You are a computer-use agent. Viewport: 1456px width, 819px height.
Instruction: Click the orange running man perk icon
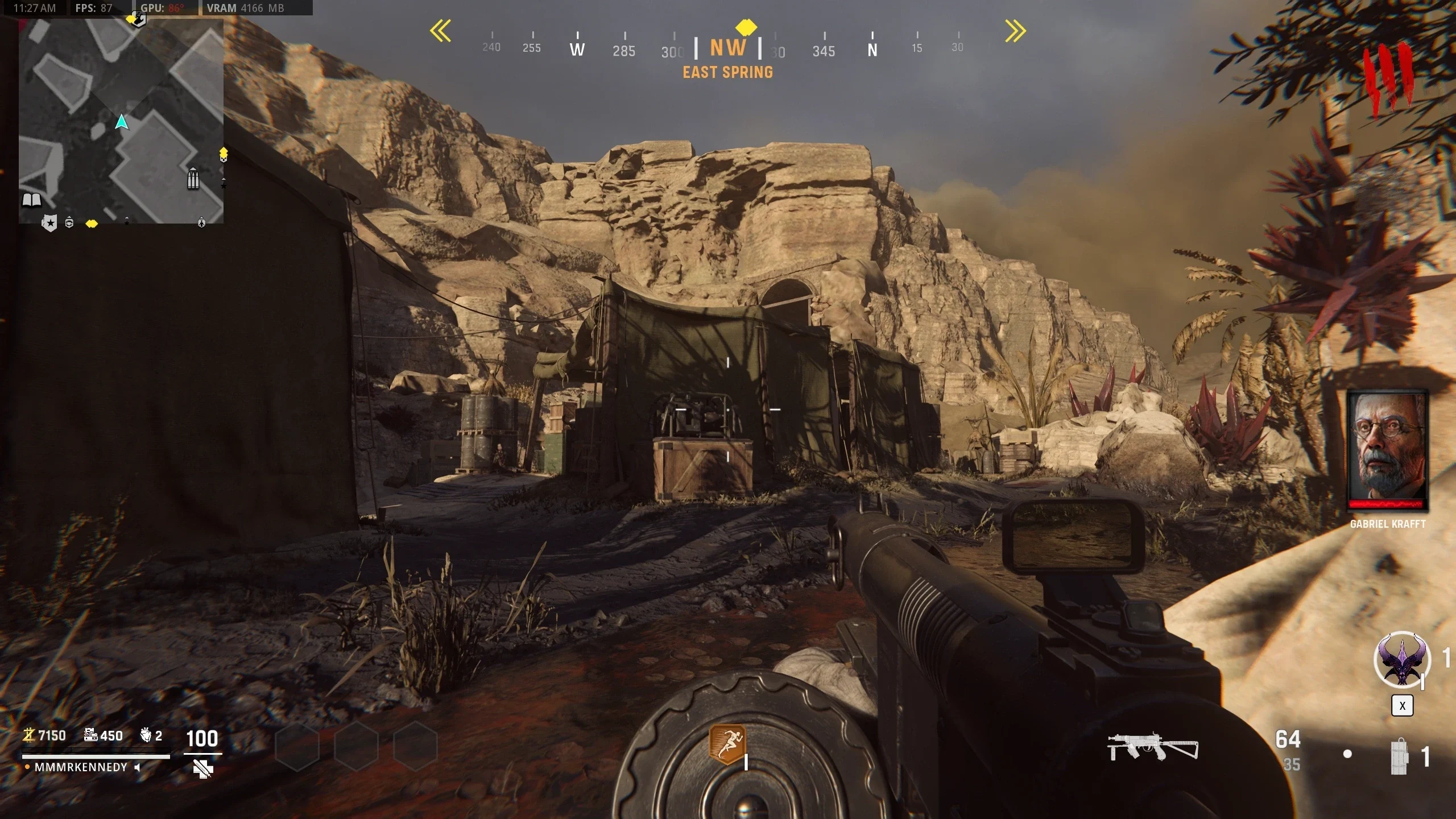point(727,744)
